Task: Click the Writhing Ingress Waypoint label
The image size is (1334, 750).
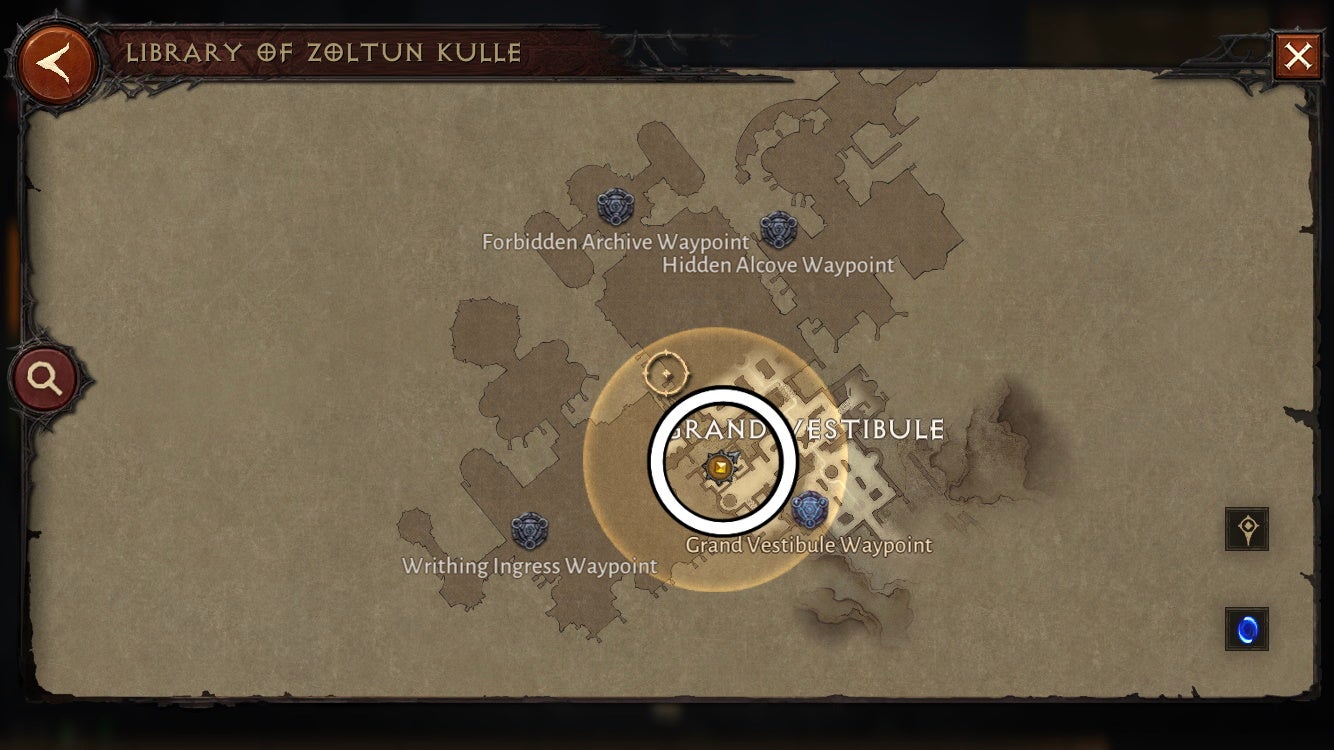Action: [x=528, y=565]
